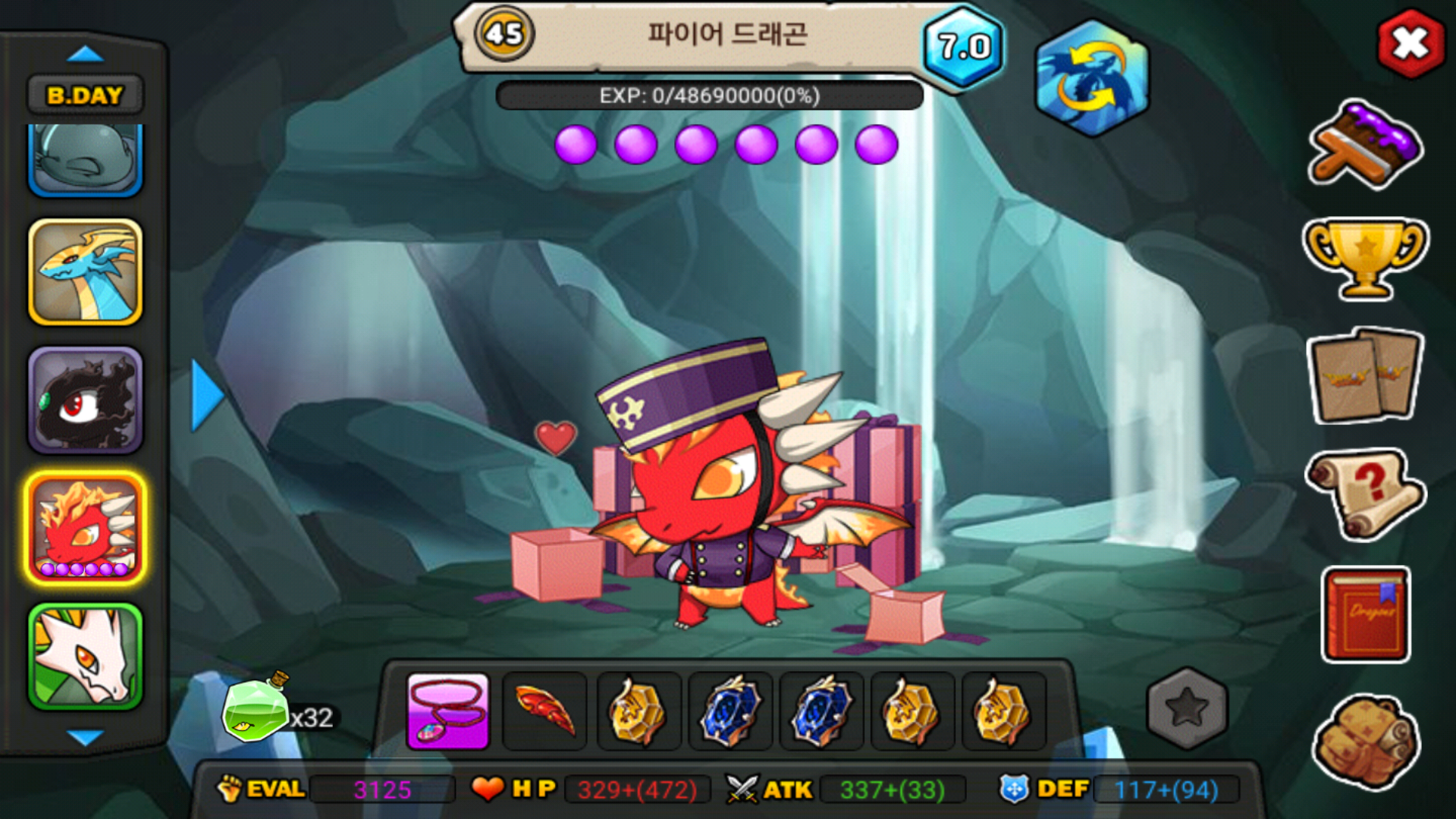Image resolution: width=1456 pixels, height=819 pixels.
Task: Open the B.DAY sort button
Action: pos(85,96)
